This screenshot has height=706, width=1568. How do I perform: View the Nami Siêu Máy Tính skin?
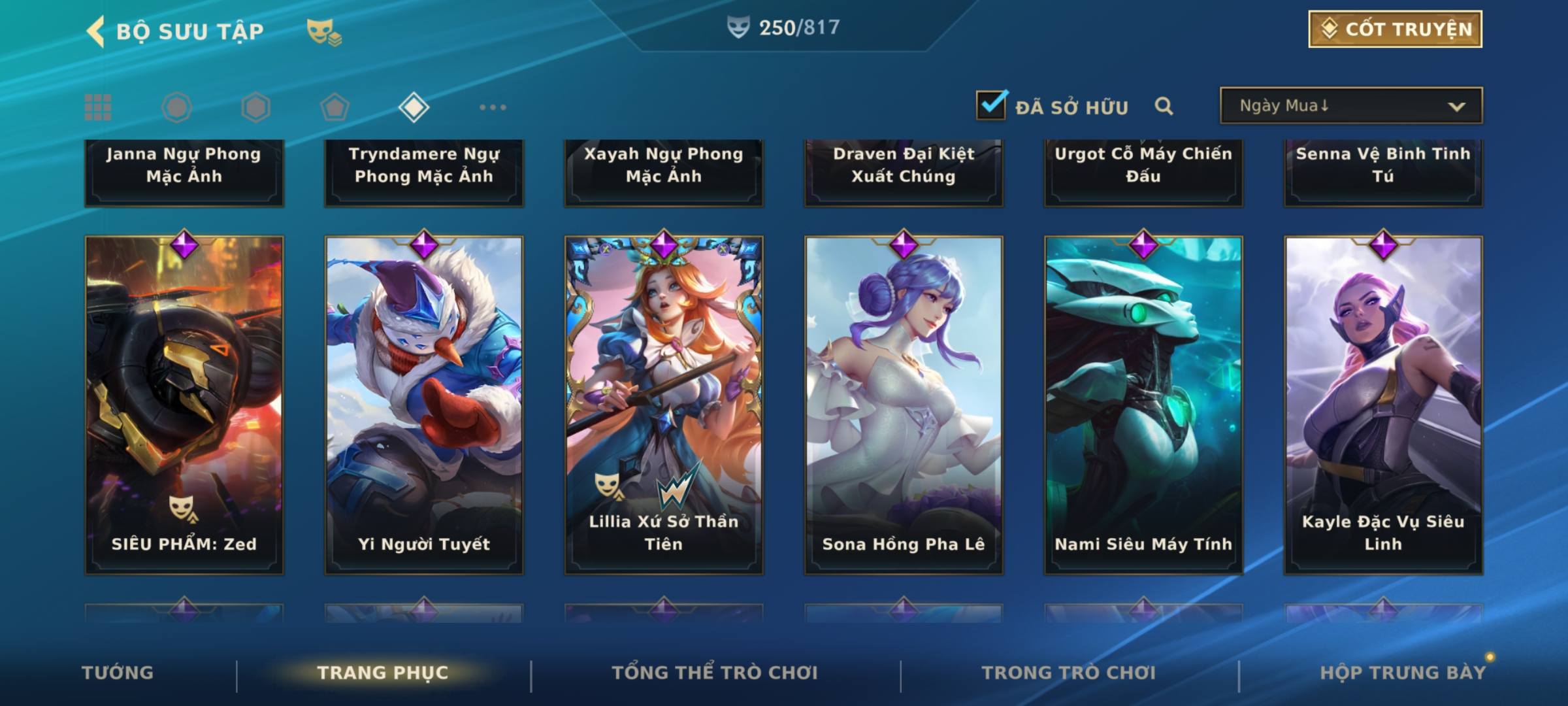pos(1143,405)
